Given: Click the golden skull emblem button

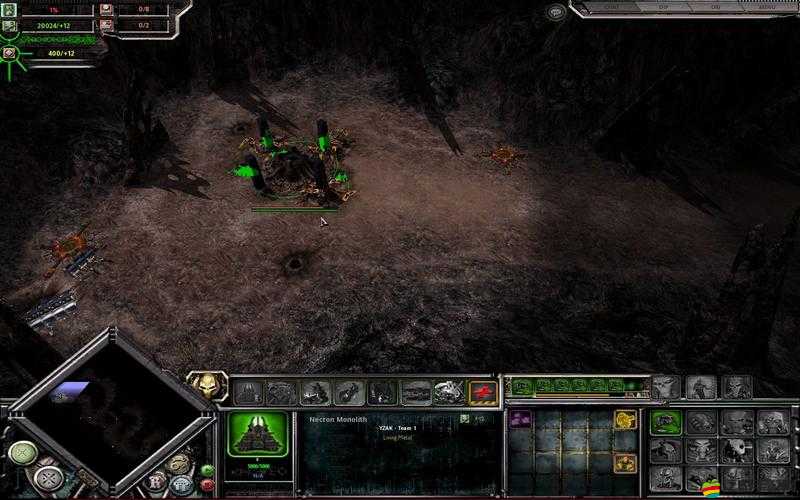Looking at the screenshot, I should [x=209, y=386].
